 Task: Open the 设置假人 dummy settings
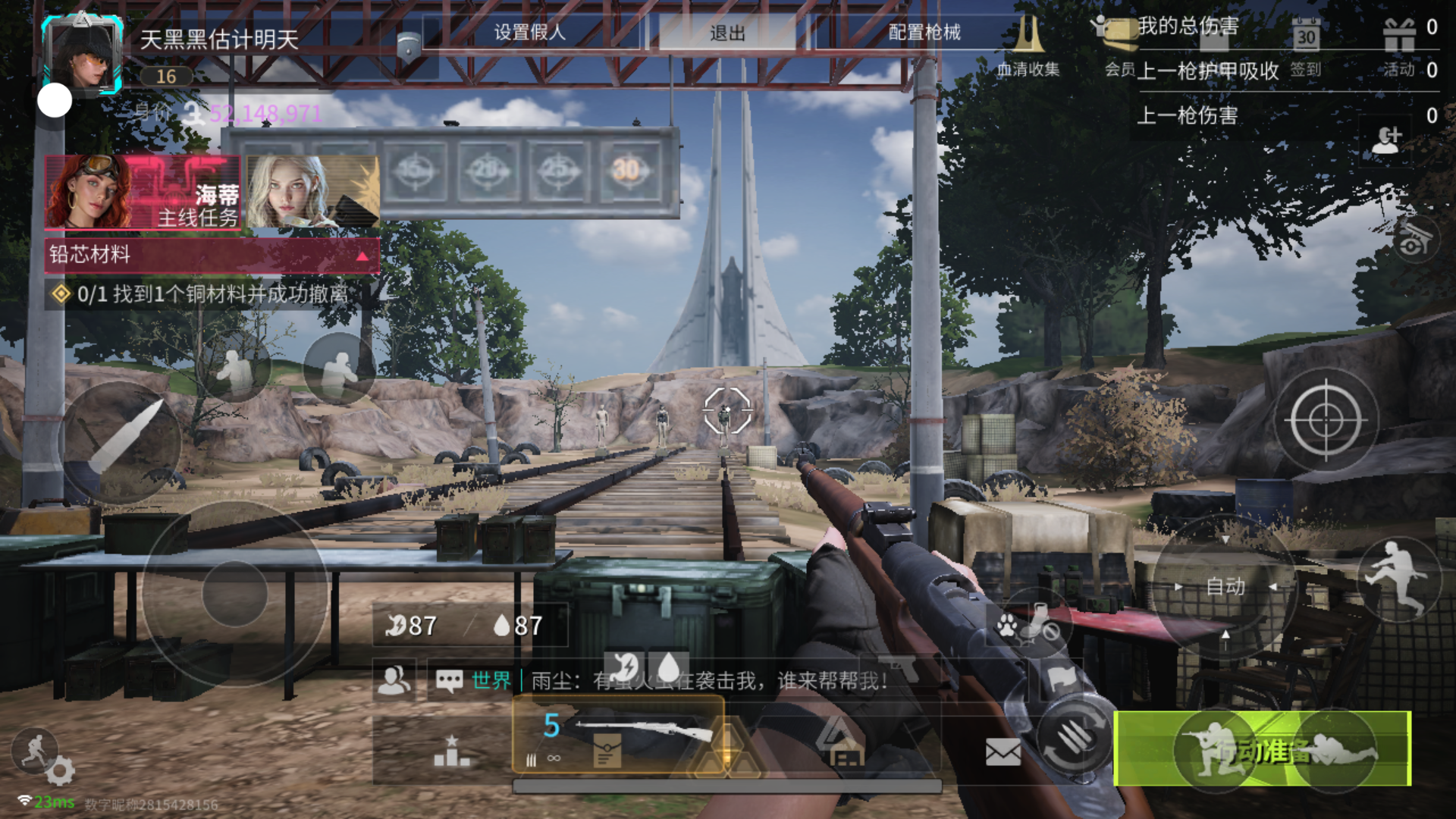(x=530, y=33)
